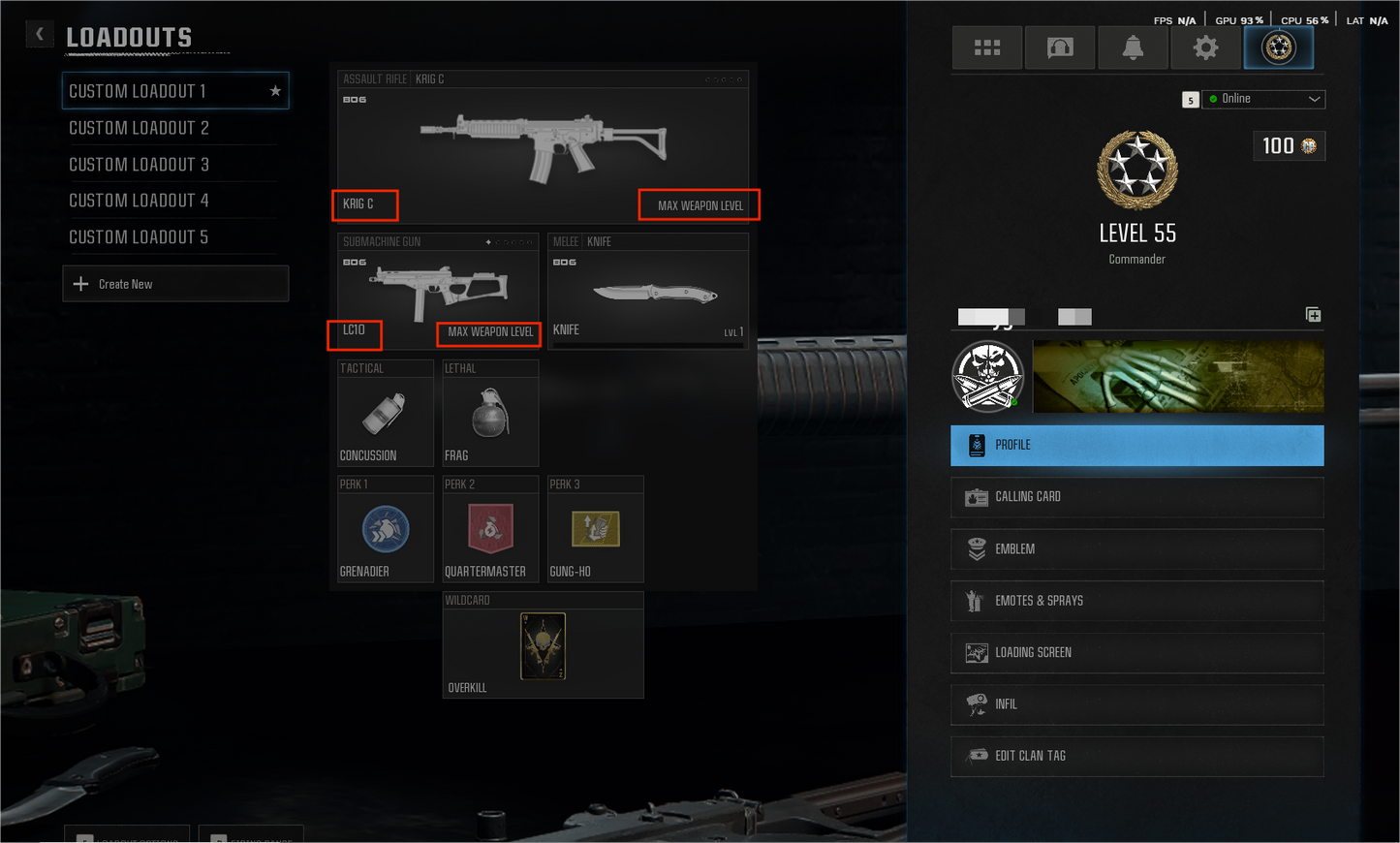The width and height of the screenshot is (1400, 843).
Task: Click Create New to add a loadout
Action: click(175, 283)
